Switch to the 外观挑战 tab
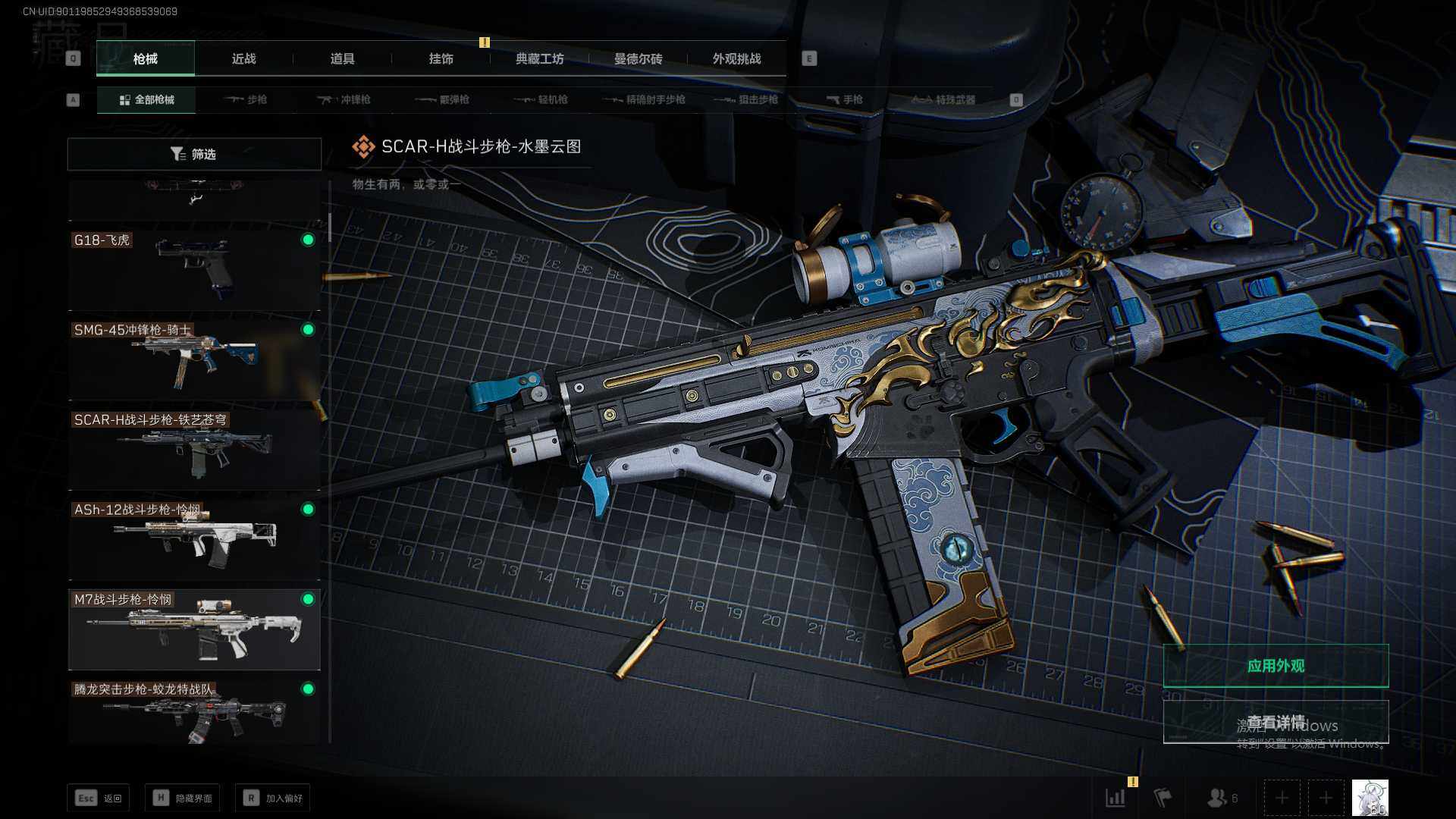 (x=736, y=58)
